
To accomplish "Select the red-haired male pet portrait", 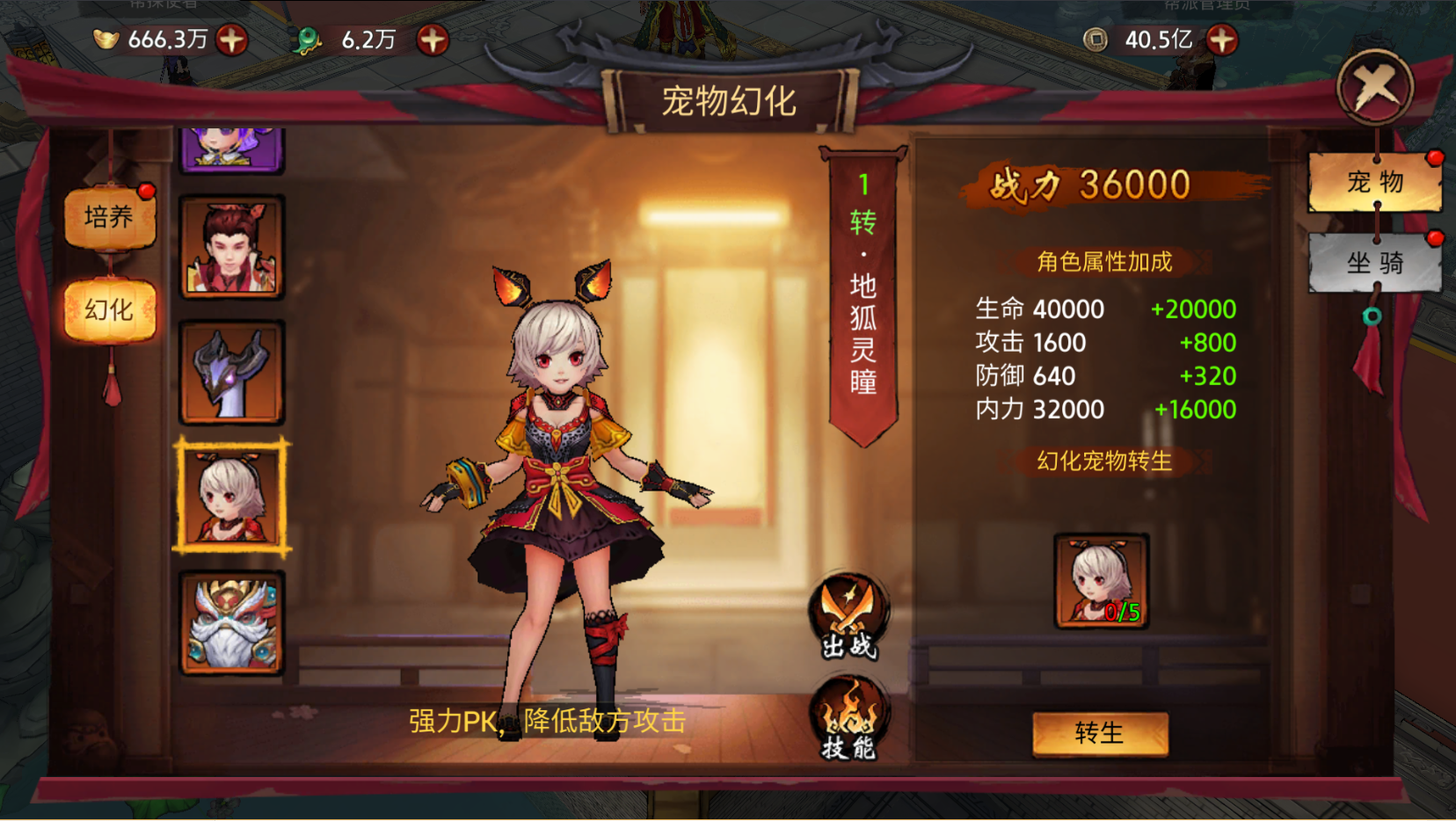I will coord(232,247).
